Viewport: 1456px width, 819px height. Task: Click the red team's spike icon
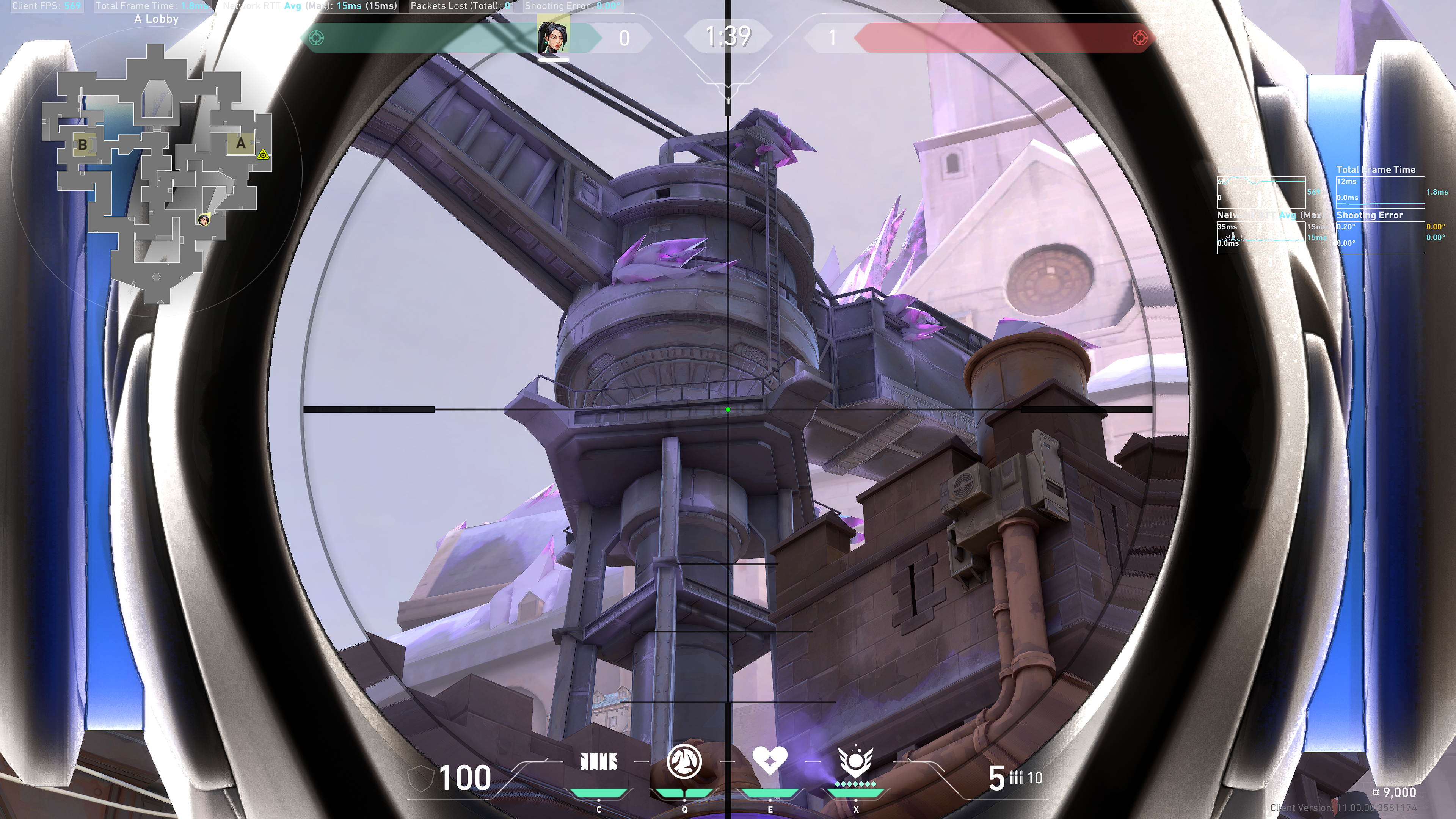coord(1139,38)
